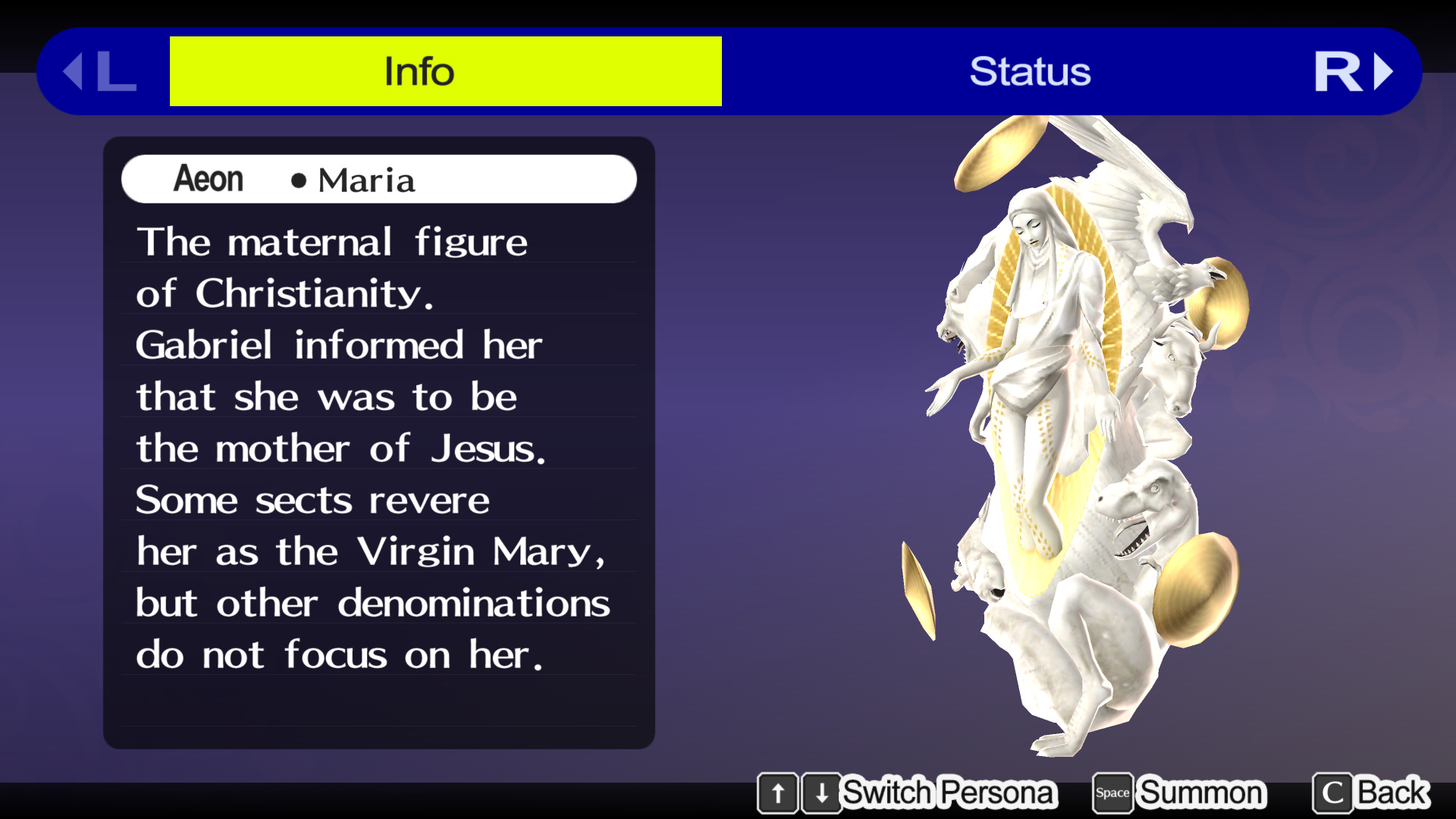
Task: Open the Maria persona name plate
Action: [x=379, y=179]
